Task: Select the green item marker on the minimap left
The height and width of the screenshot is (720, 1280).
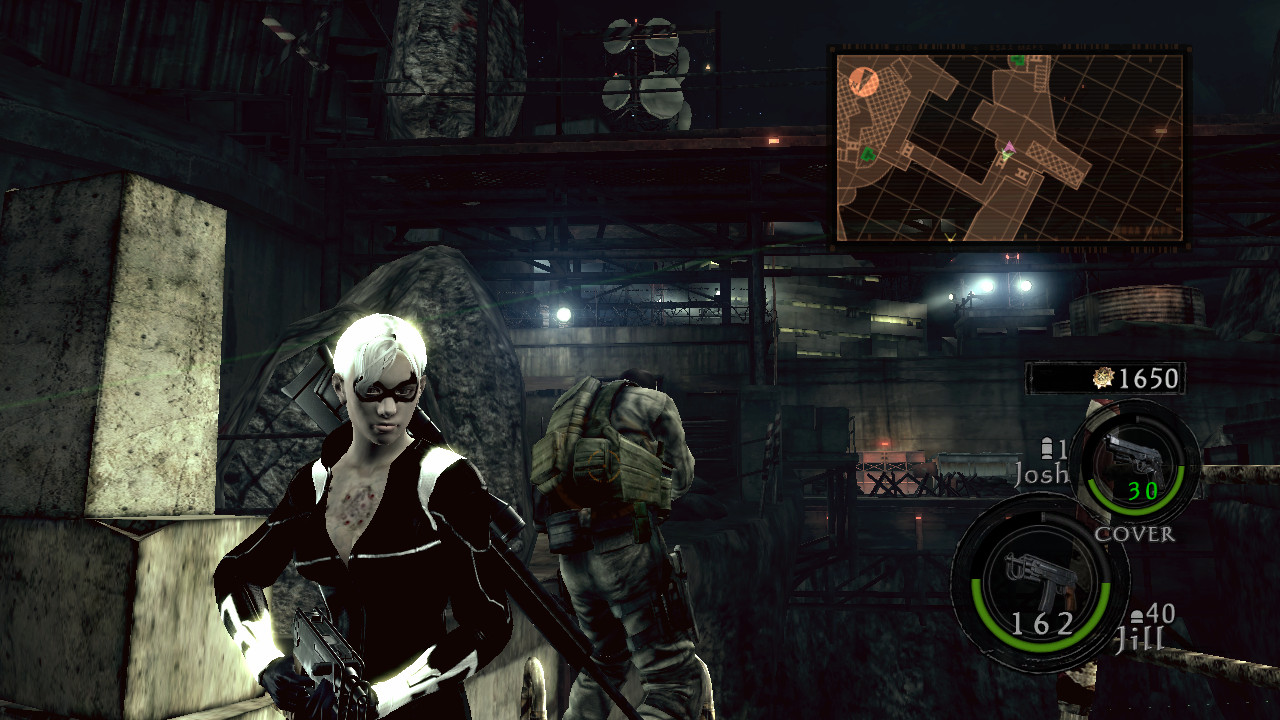Action: click(867, 153)
